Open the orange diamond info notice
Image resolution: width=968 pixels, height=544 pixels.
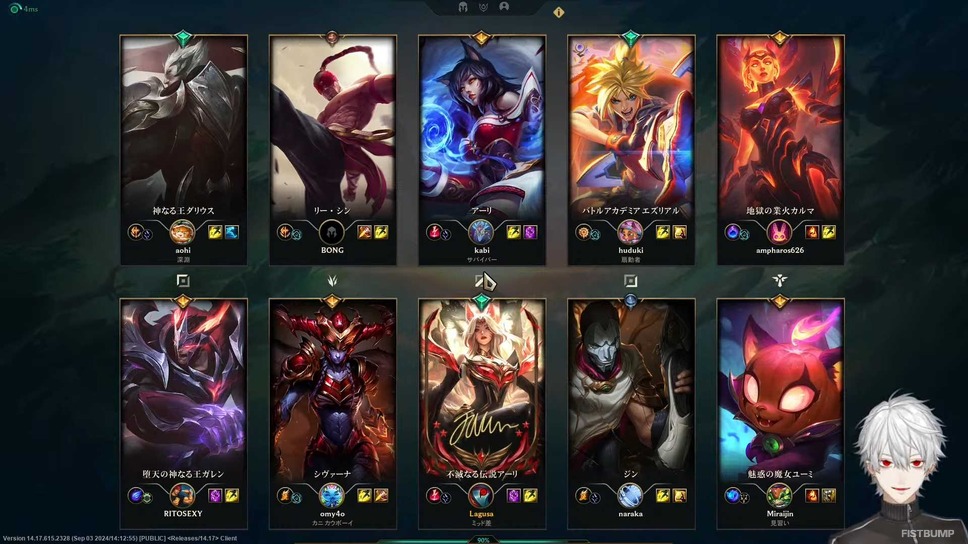tap(559, 13)
